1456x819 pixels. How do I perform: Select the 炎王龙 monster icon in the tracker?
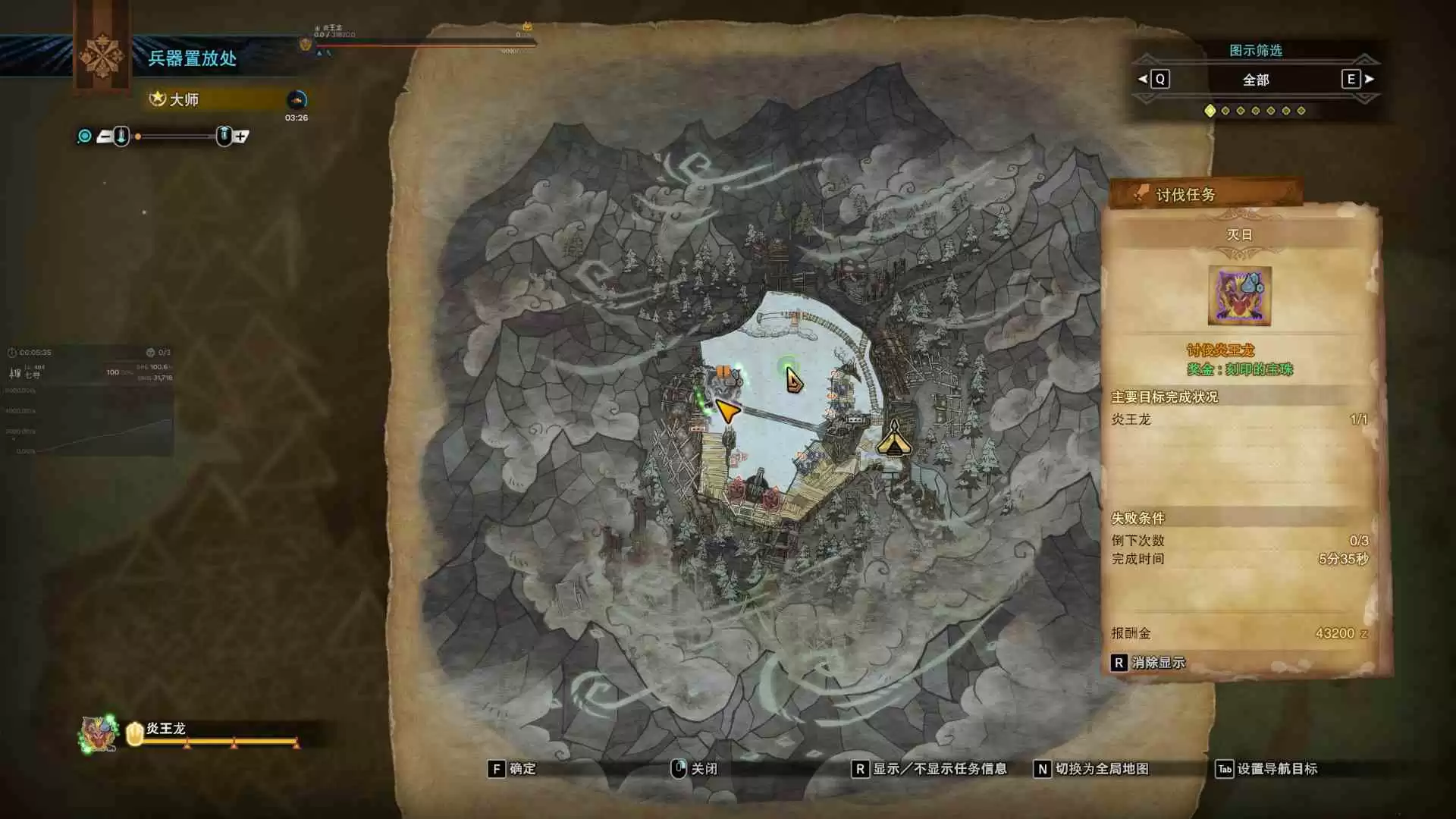[99, 733]
